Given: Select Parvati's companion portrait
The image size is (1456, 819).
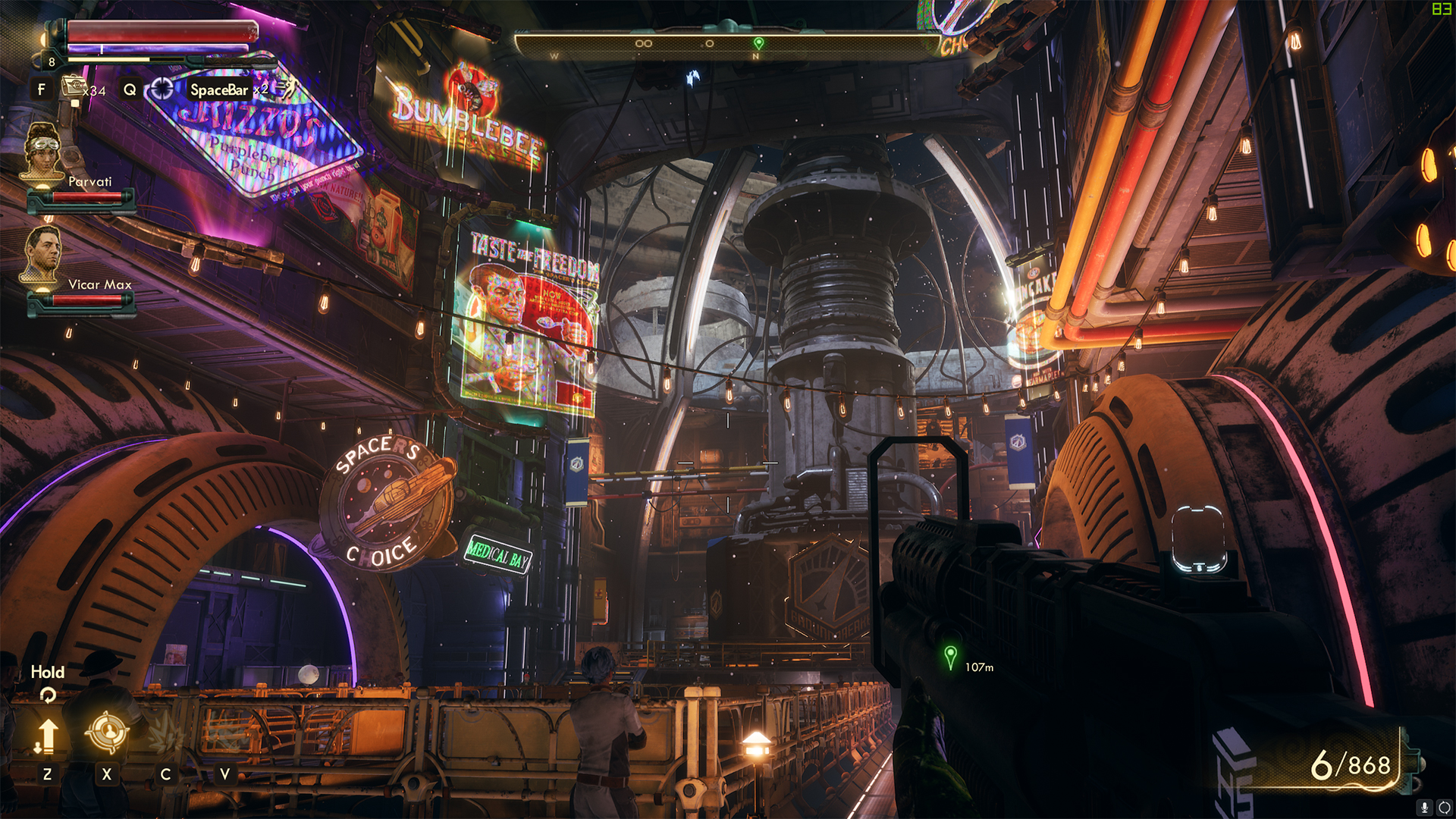Looking at the screenshot, I should pyautogui.click(x=42, y=152).
